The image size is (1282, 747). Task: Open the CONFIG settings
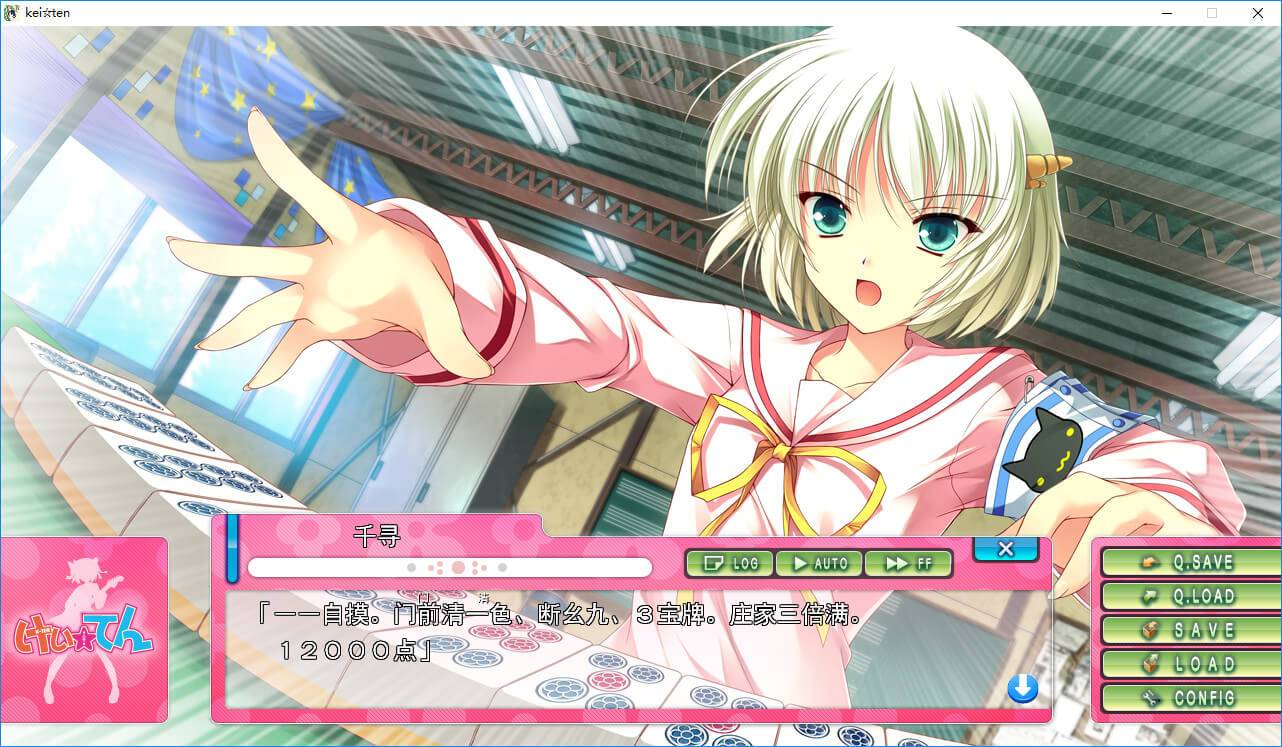[1186, 698]
